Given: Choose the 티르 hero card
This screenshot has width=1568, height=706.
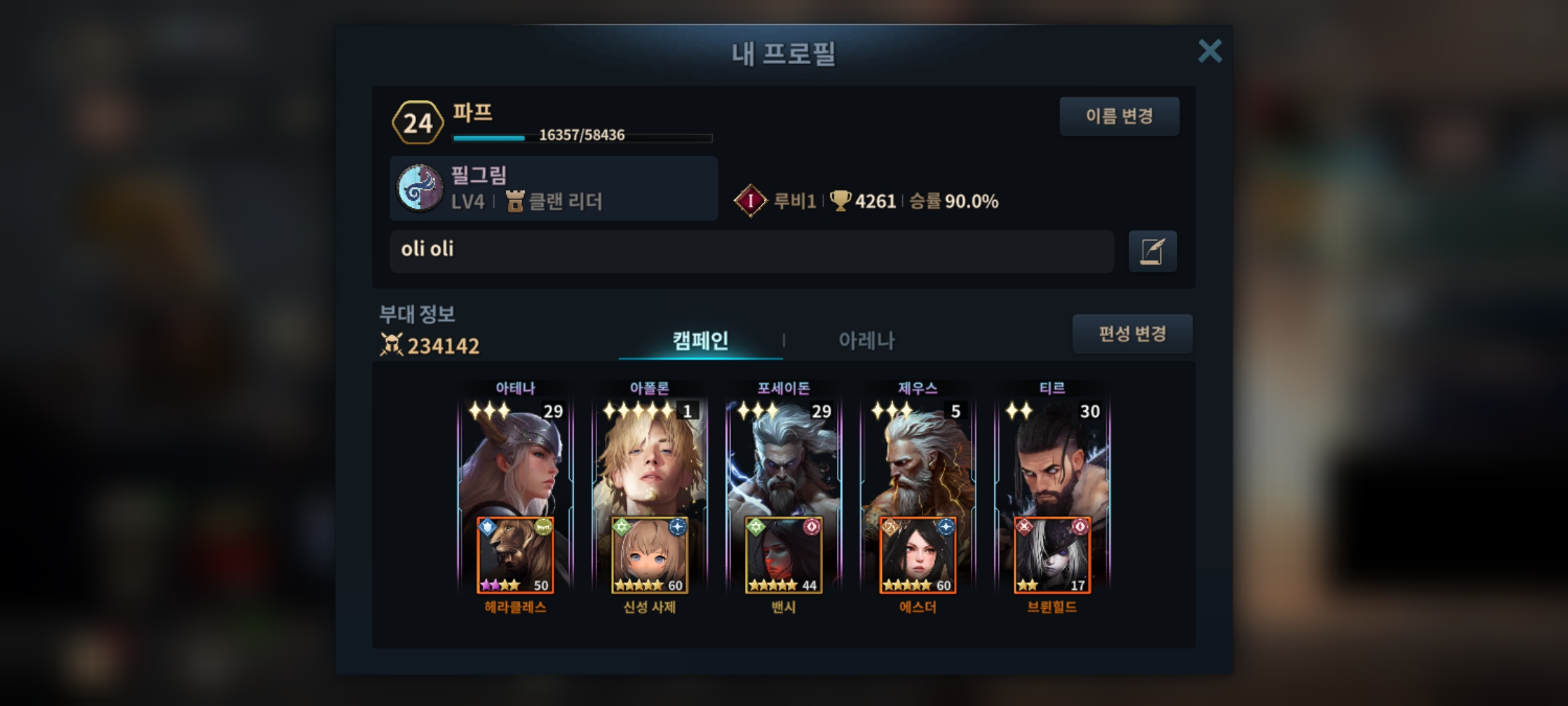Looking at the screenshot, I should (x=1052, y=458).
